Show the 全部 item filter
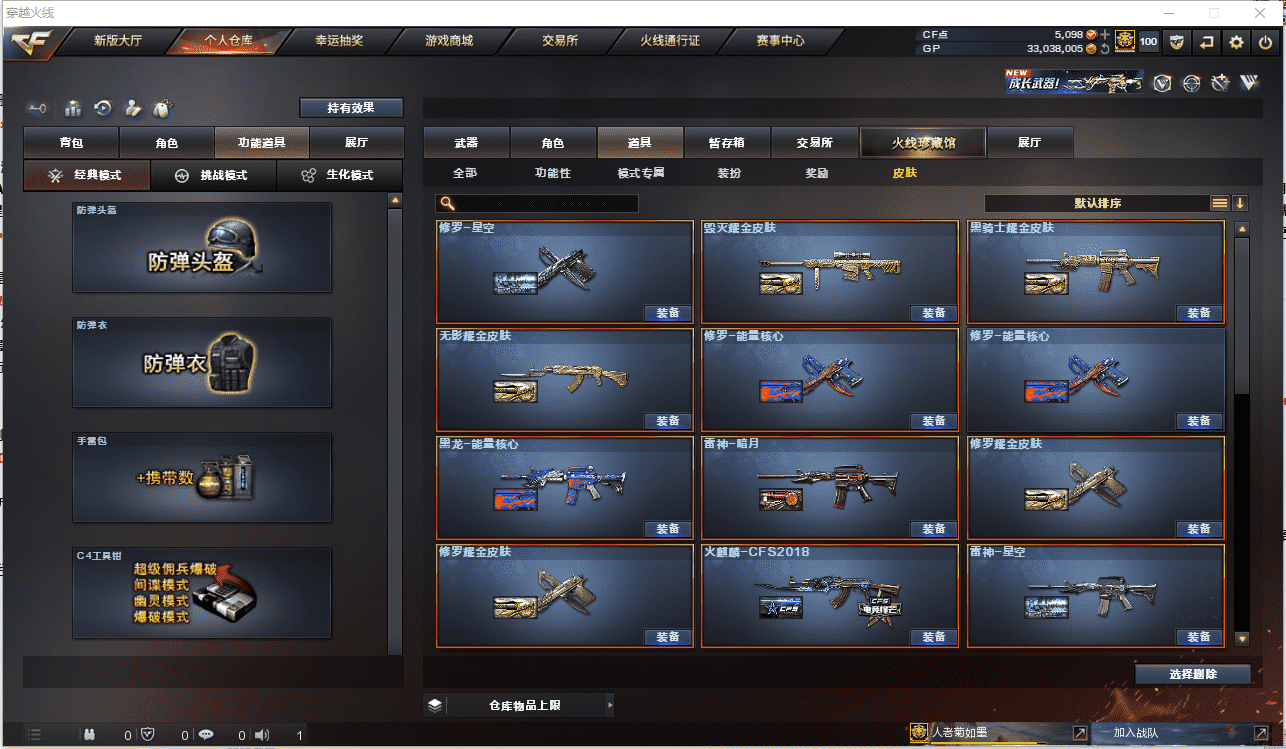The image size is (1286, 749). point(465,173)
